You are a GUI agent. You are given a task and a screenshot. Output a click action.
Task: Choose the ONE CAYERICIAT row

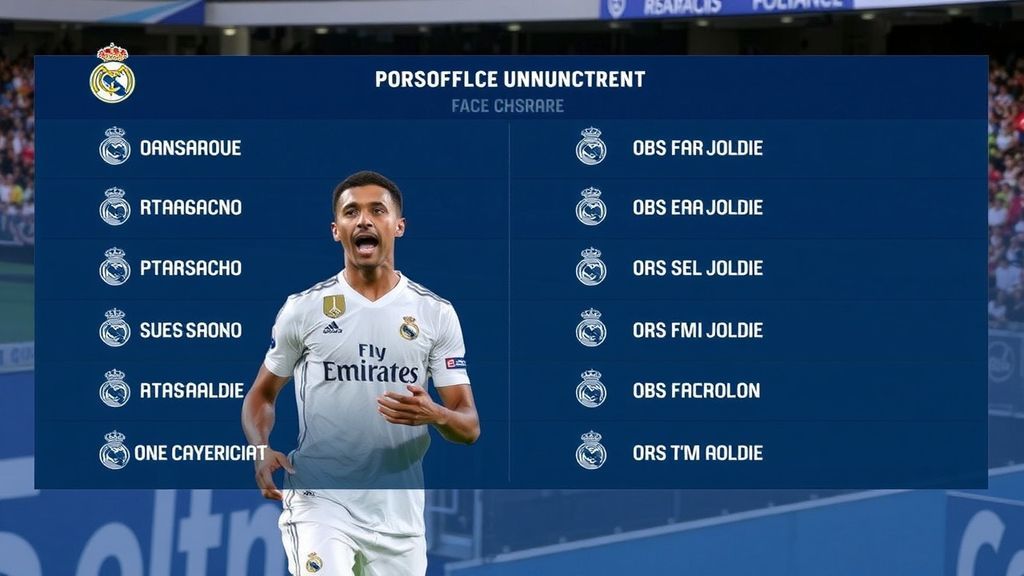[x=200, y=452]
